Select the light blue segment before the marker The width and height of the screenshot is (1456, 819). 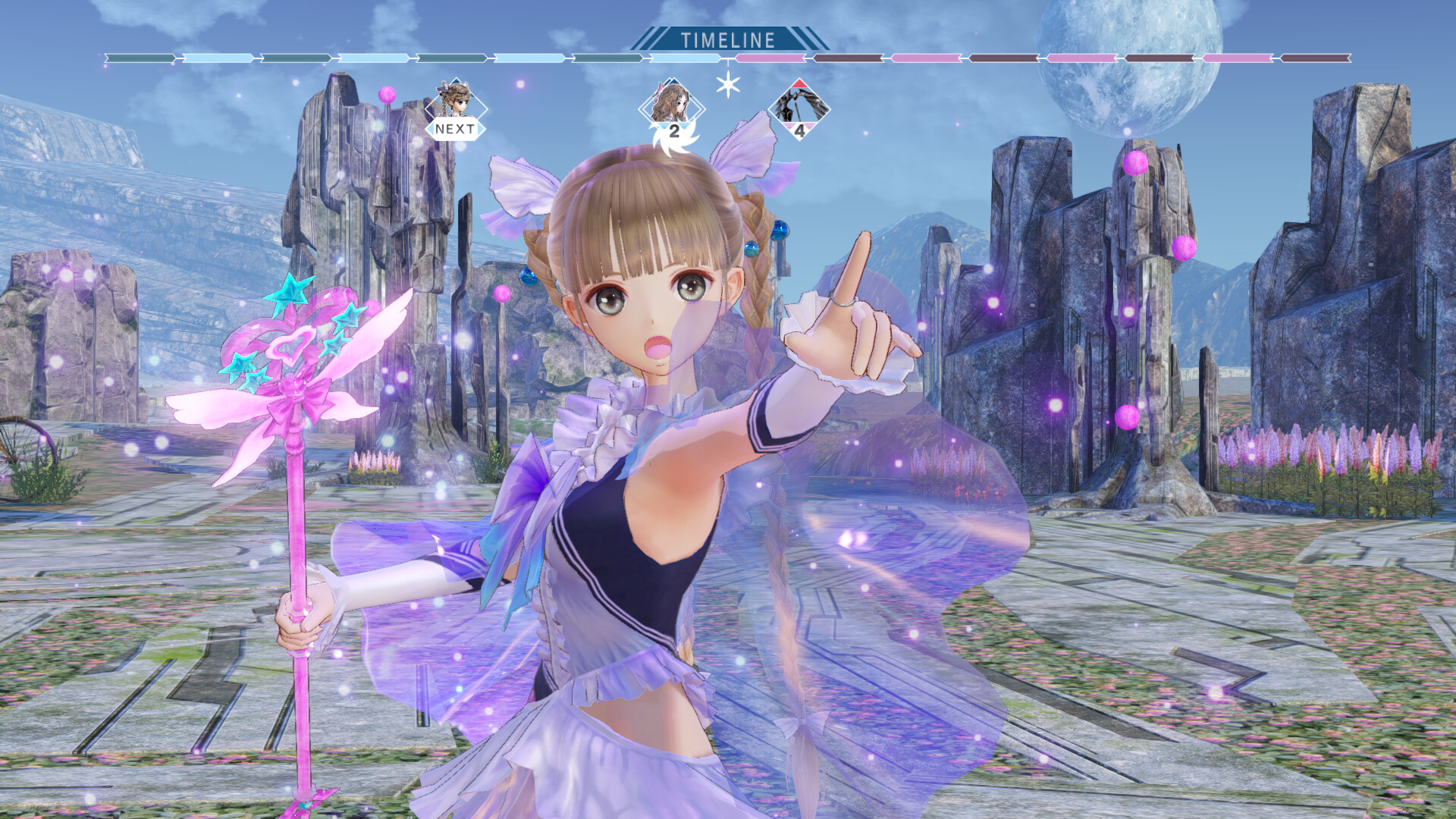(x=686, y=58)
